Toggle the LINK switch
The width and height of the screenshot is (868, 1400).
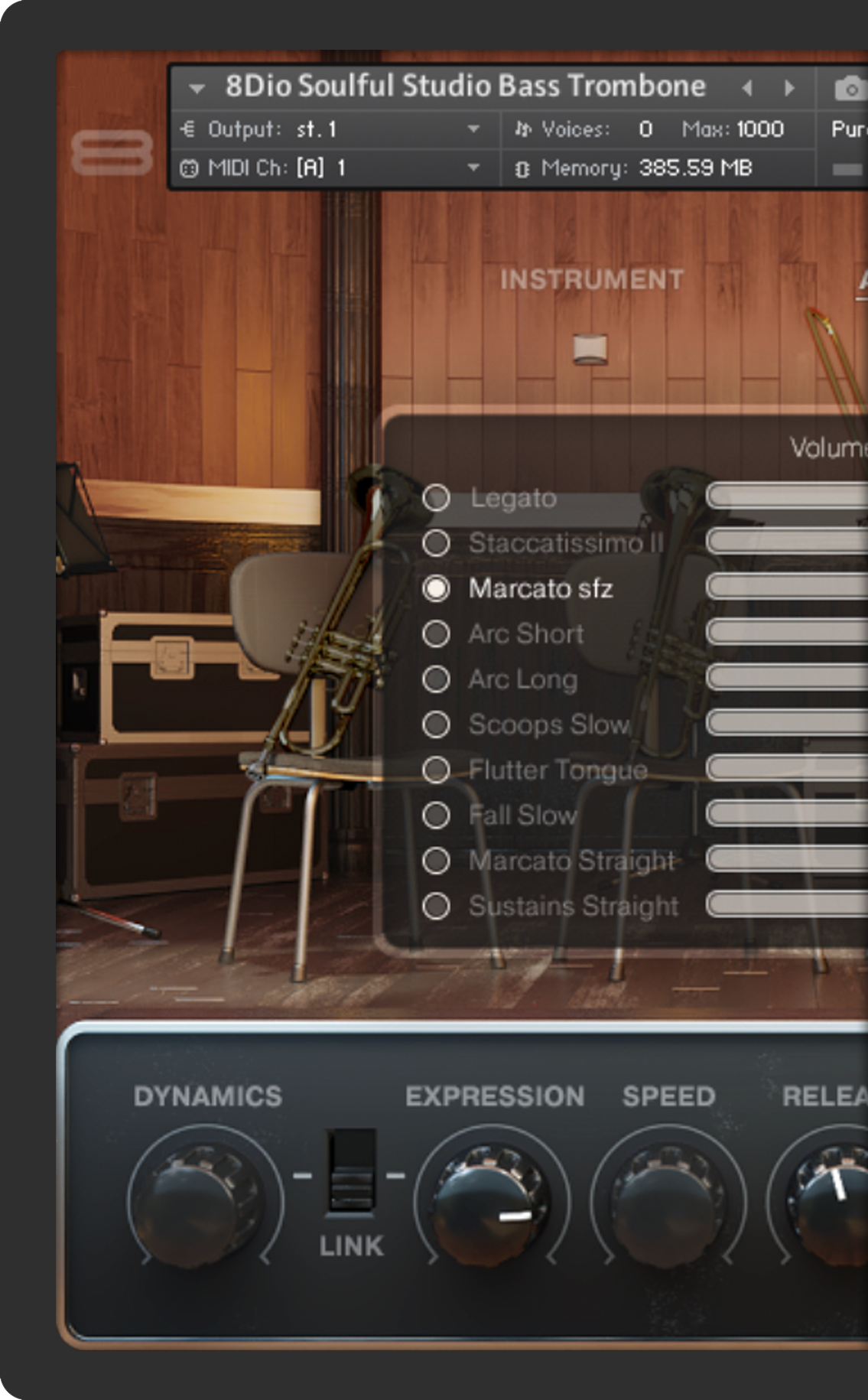coord(351,1172)
